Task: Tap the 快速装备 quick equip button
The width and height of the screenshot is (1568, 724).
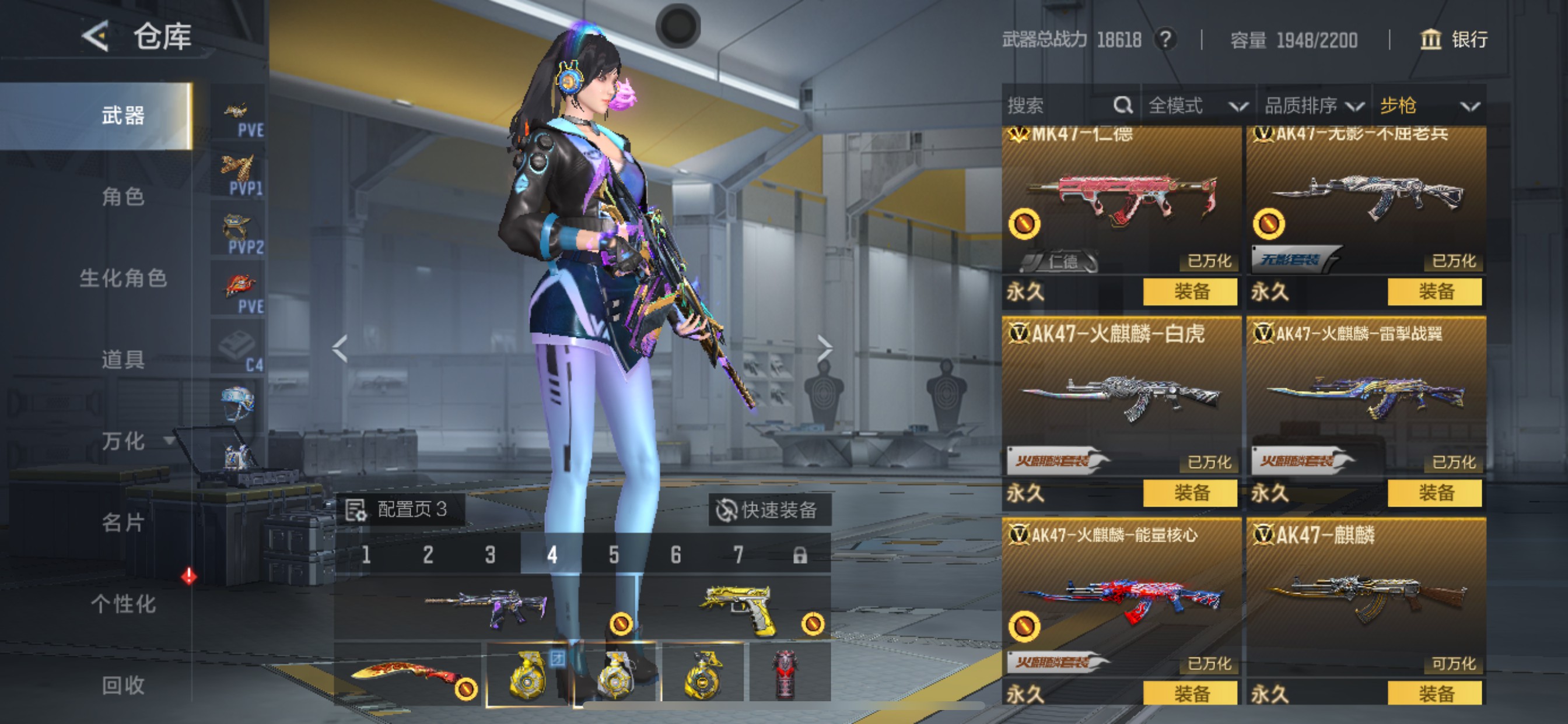Action: click(x=768, y=510)
